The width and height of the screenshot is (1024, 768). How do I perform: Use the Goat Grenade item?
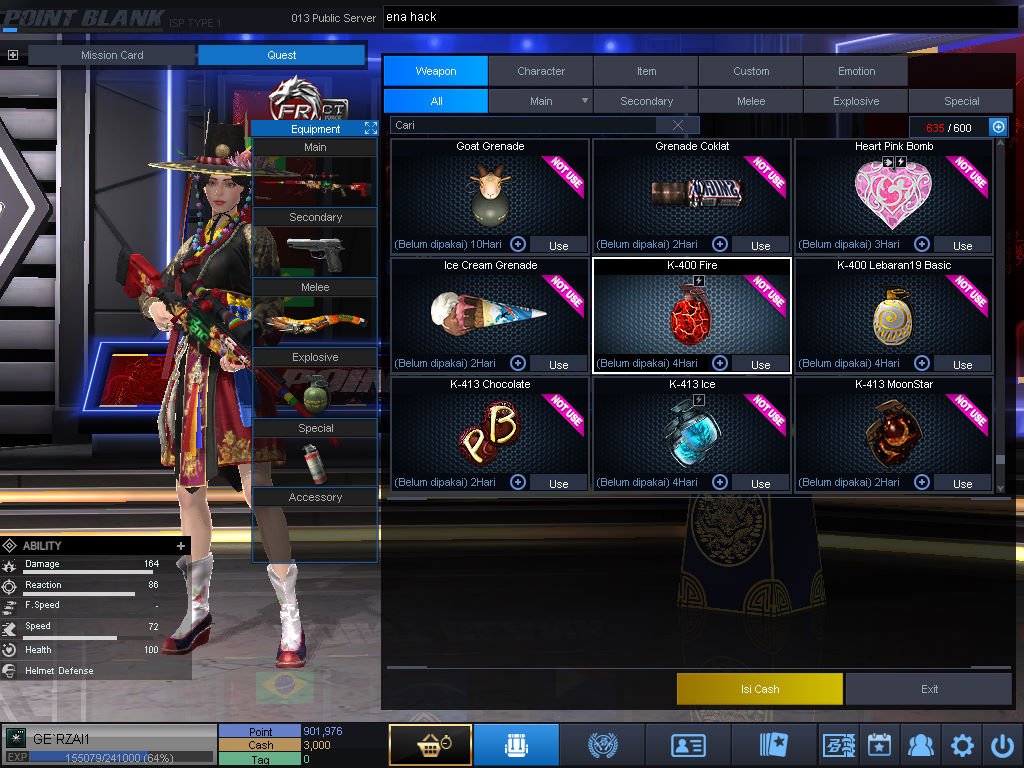point(558,245)
